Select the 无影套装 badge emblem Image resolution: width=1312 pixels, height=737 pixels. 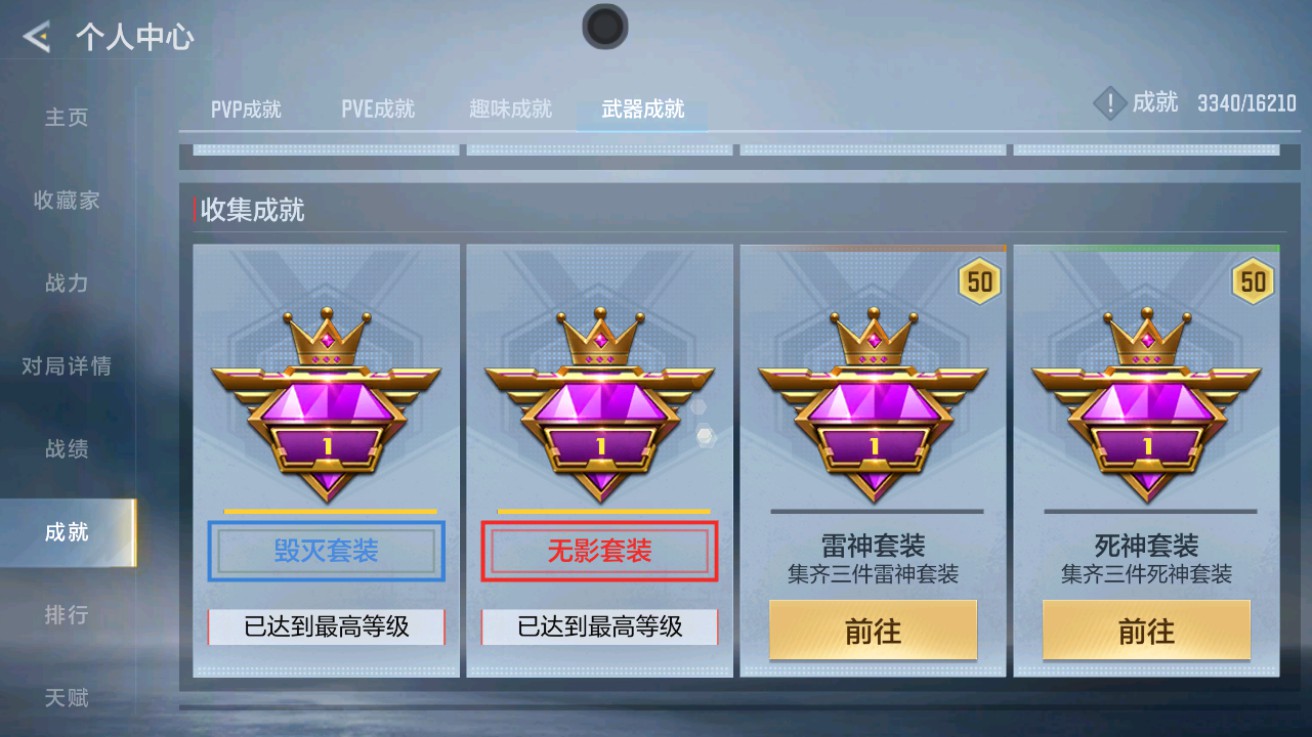tap(599, 405)
